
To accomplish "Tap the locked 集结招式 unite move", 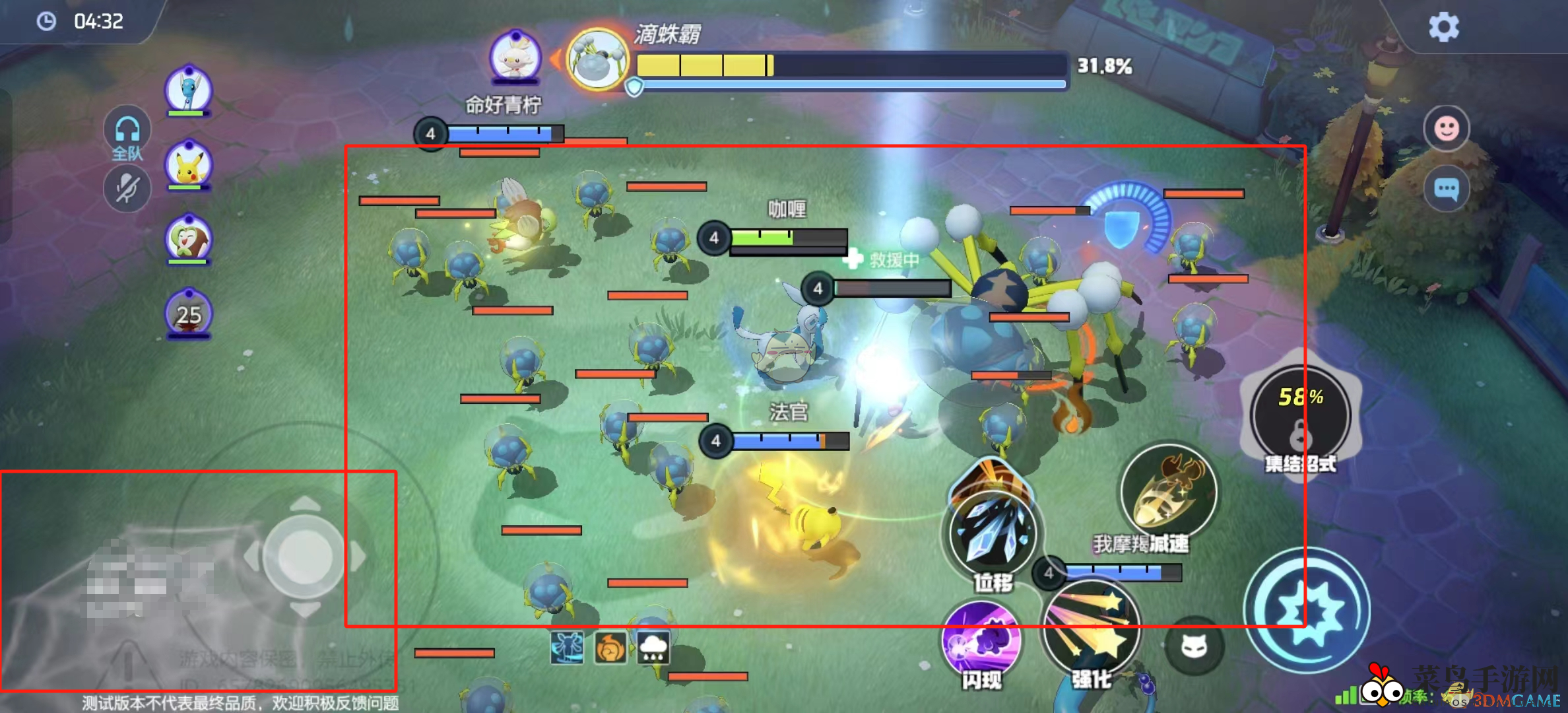I will (x=1300, y=416).
